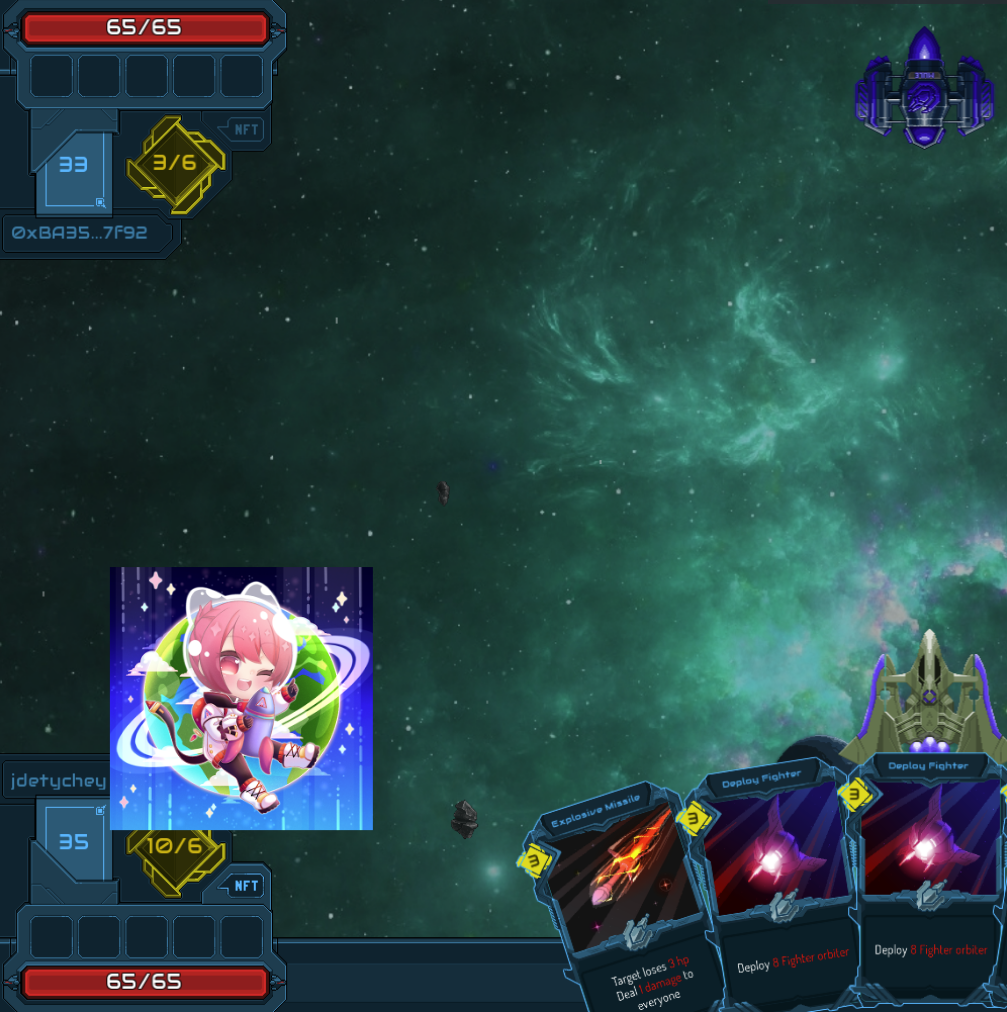Viewport: 1007px width, 1012px height.
Task: Open your deck showing 35 cards
Action: pos(73,843)
